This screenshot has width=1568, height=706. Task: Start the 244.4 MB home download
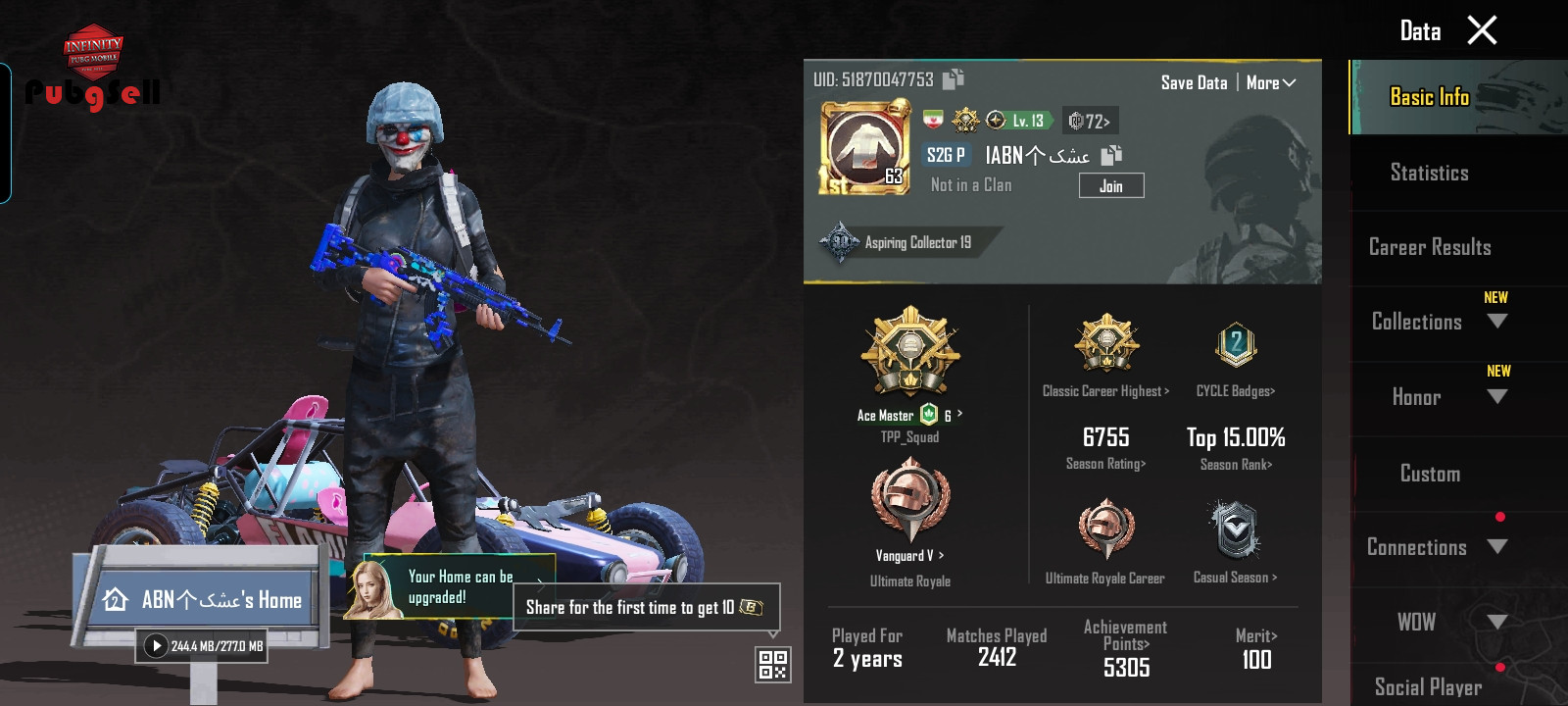pyautogui.click(x=156, y=646)
